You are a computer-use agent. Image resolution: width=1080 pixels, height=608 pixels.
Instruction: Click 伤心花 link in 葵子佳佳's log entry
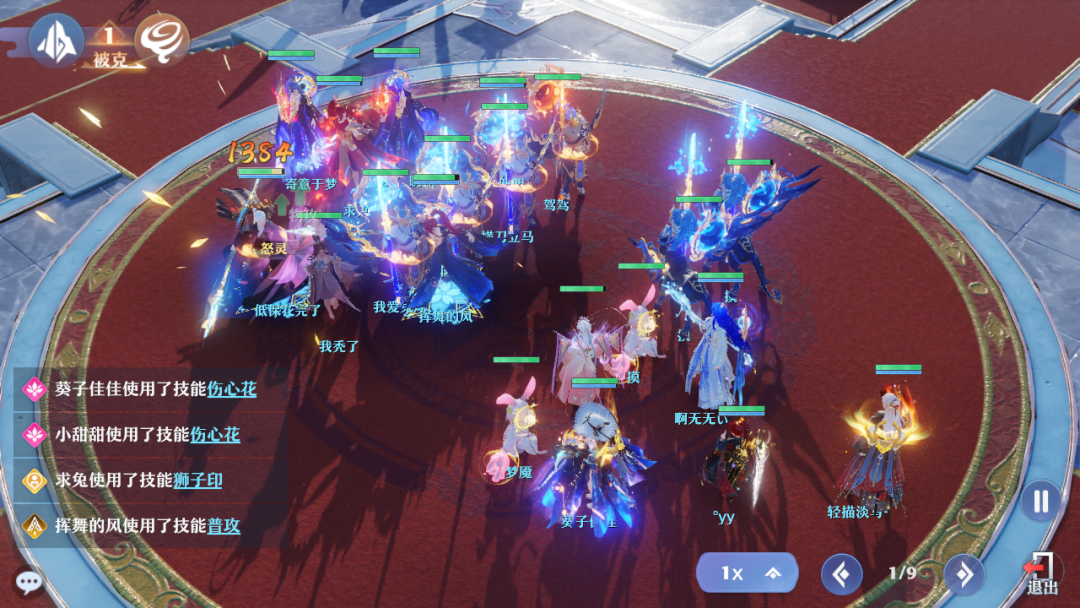pyautogui.click(x=231, y=389)
